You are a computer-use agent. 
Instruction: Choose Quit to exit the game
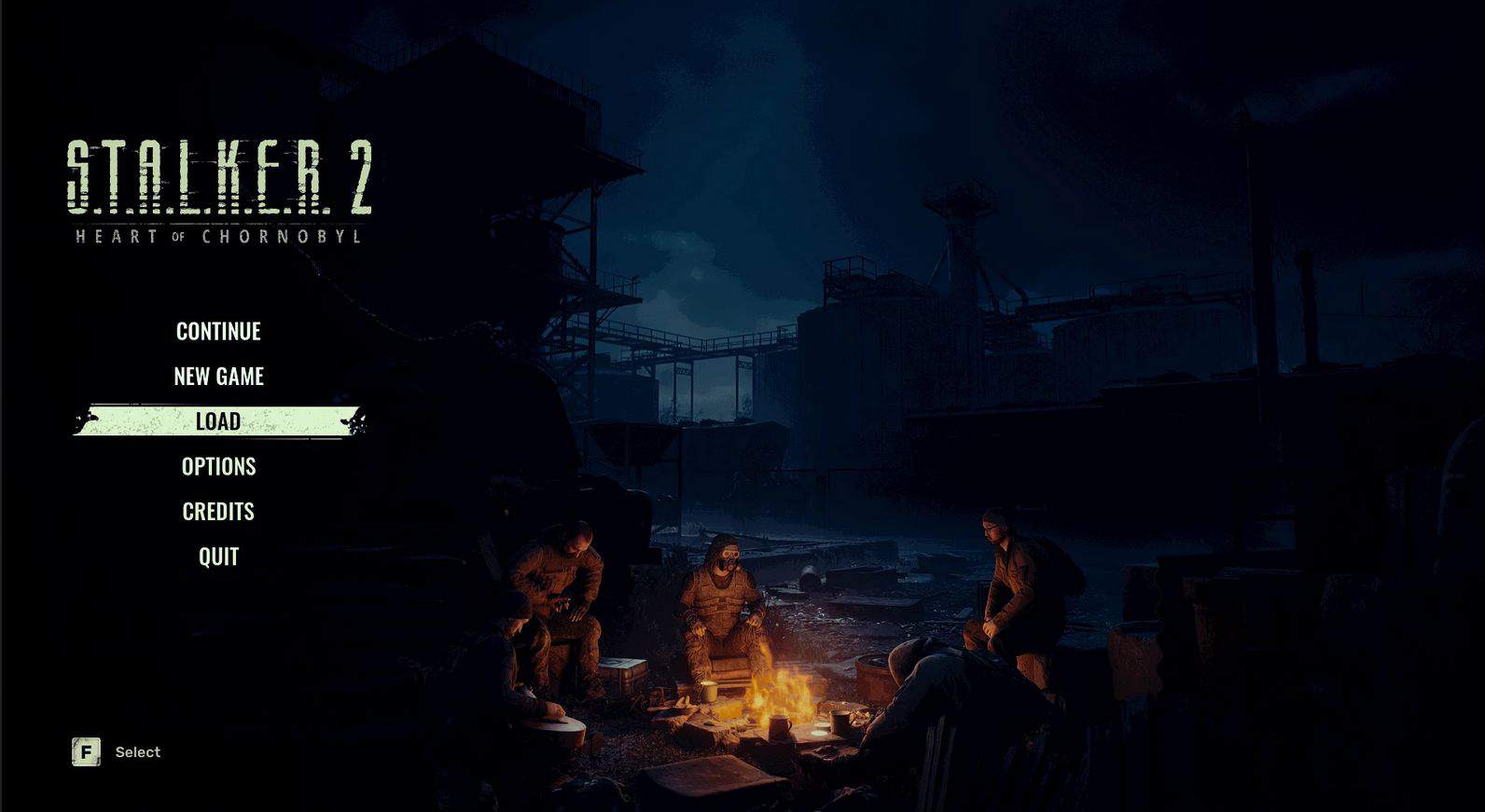(x=218, y=557)
